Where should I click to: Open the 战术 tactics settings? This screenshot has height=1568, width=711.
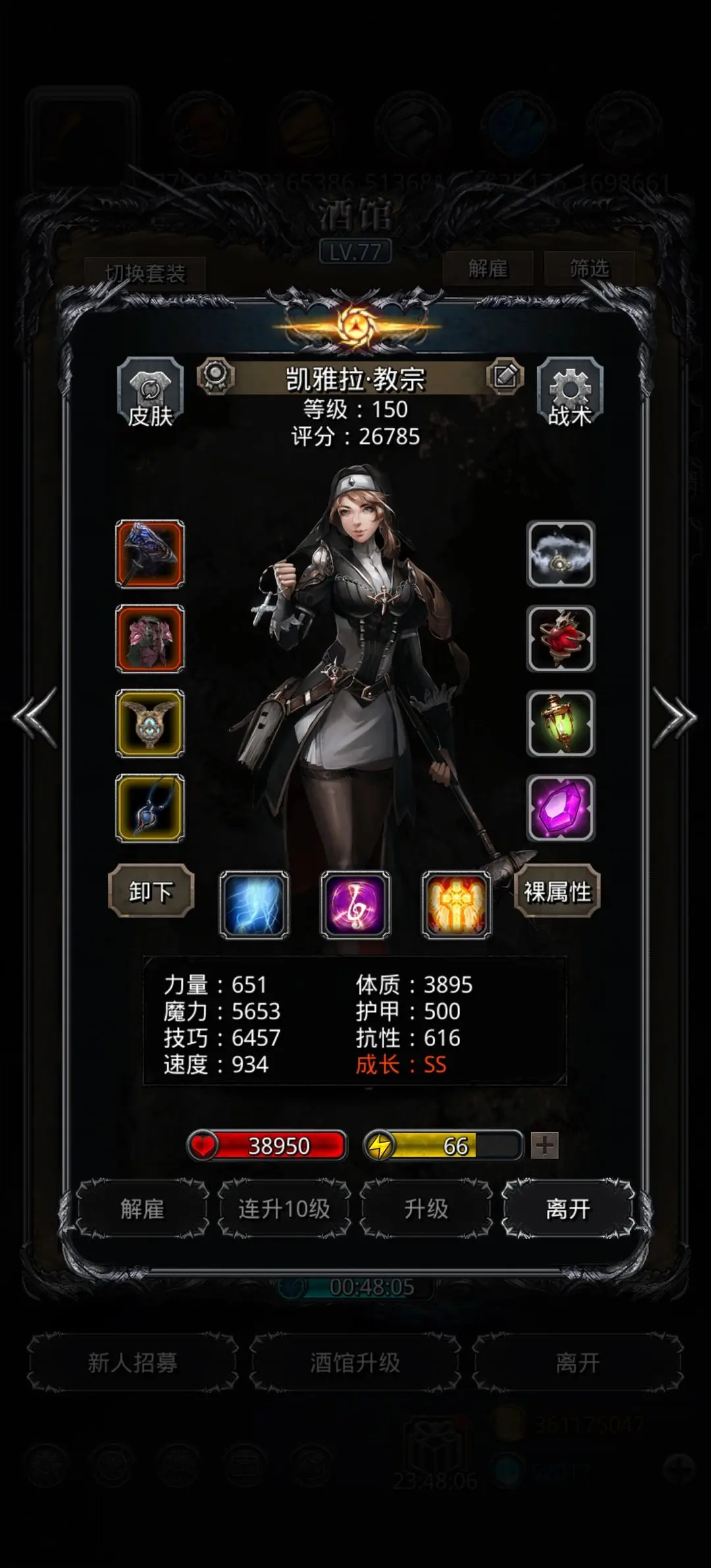tap(569, 393)
